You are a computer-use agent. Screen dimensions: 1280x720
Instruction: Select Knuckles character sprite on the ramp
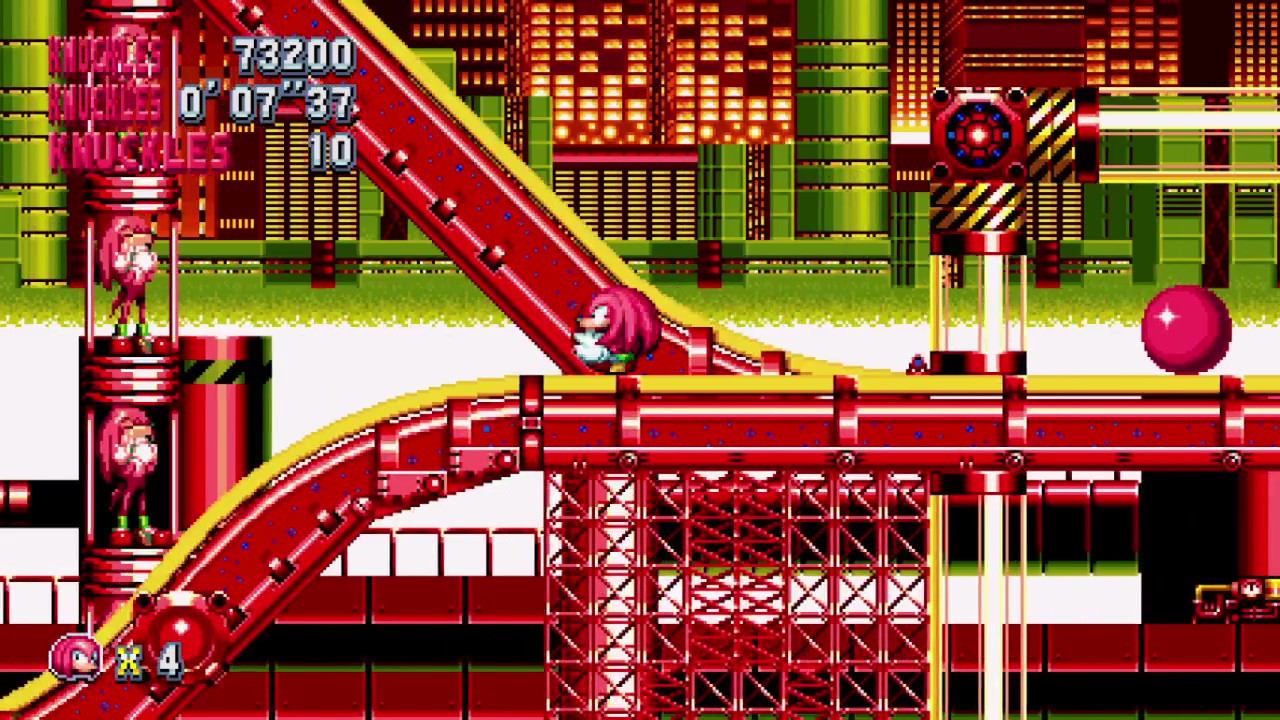coord(615,330)
